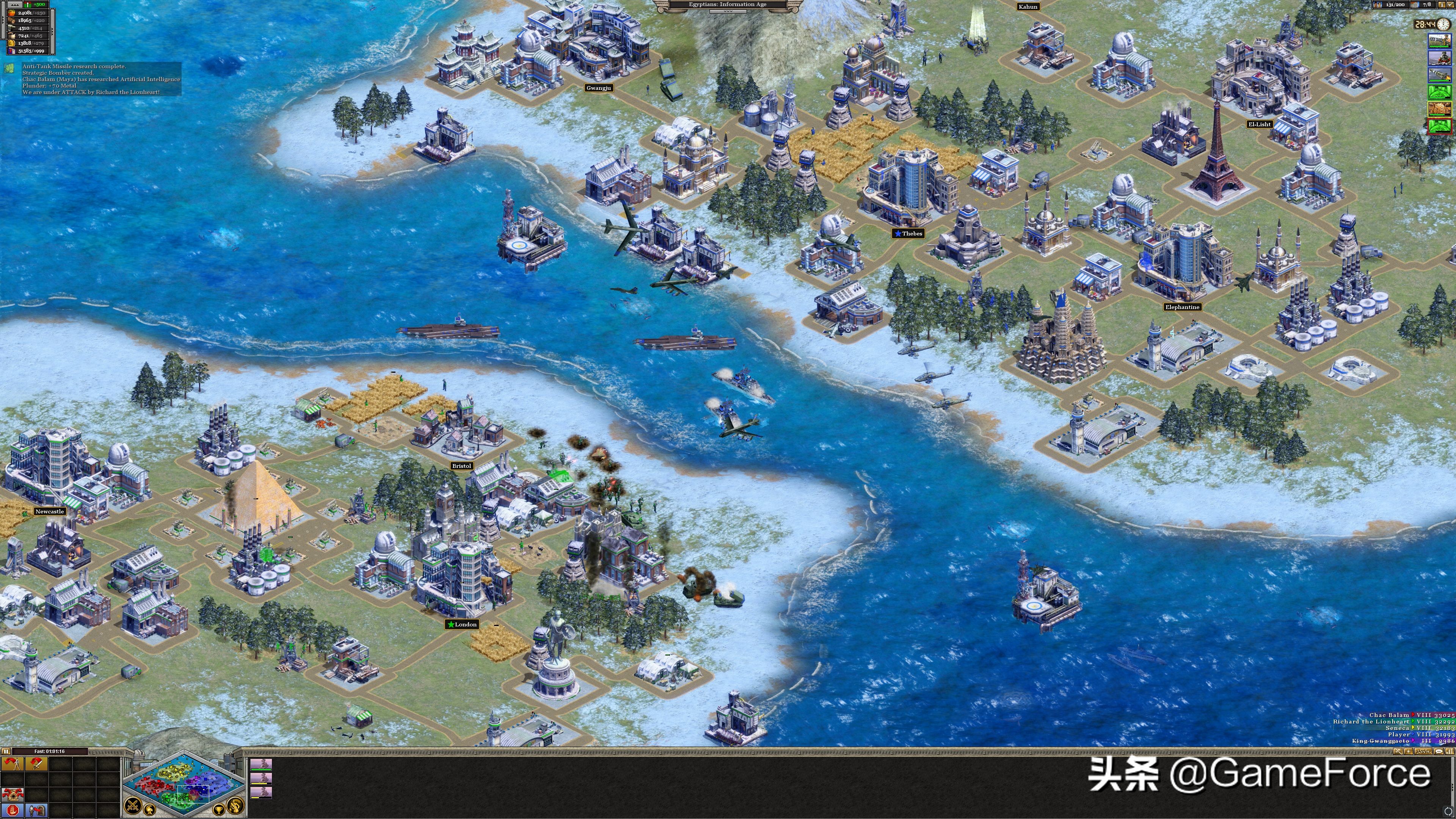Expand the chevrons under the Egyptians age banner
Viewport: 1456px width, 819px height.
(728, 12)
